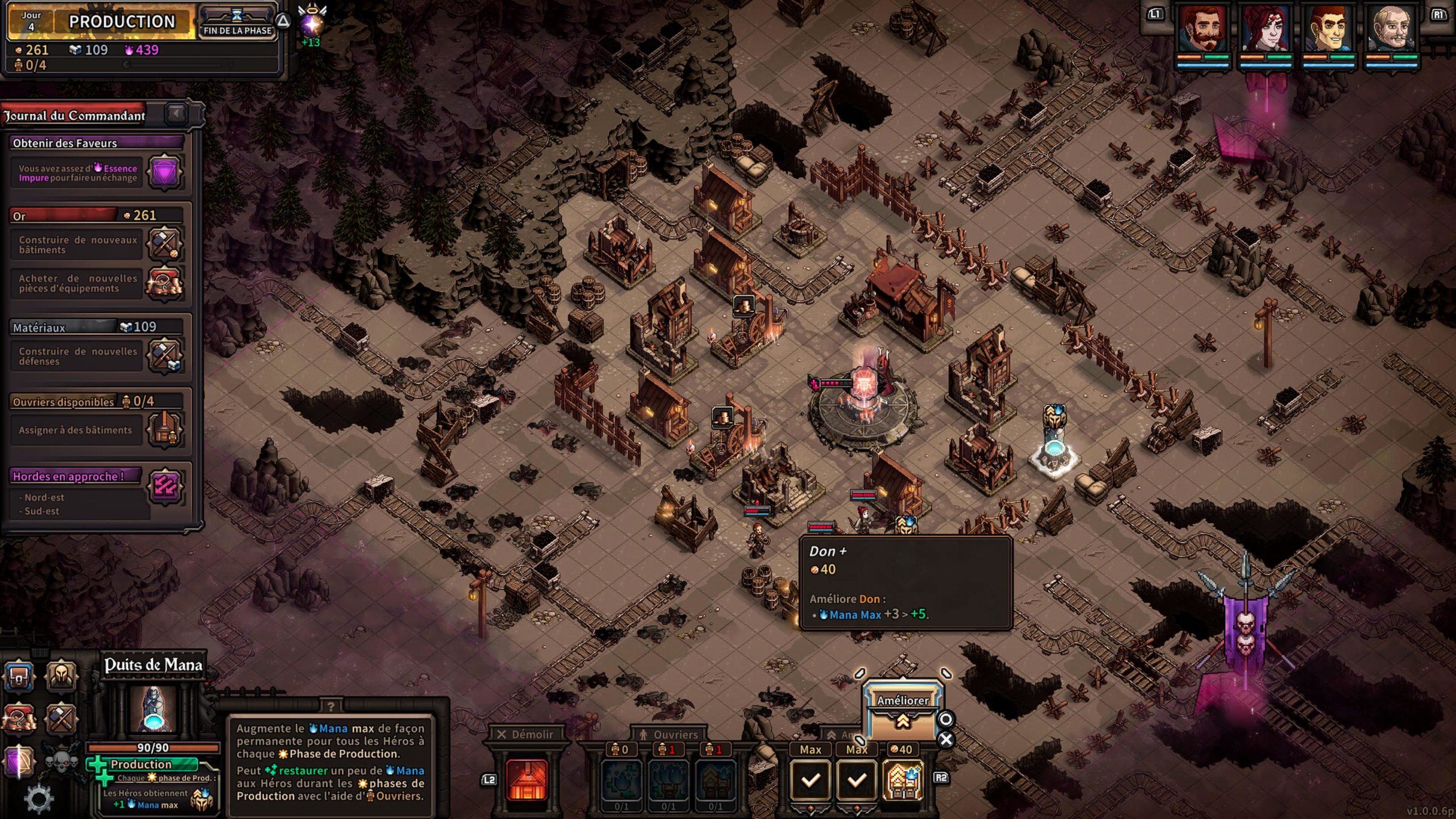Open the treasure chest inventory icon
The image size is (1456, 819).
(x=20, y=676)
